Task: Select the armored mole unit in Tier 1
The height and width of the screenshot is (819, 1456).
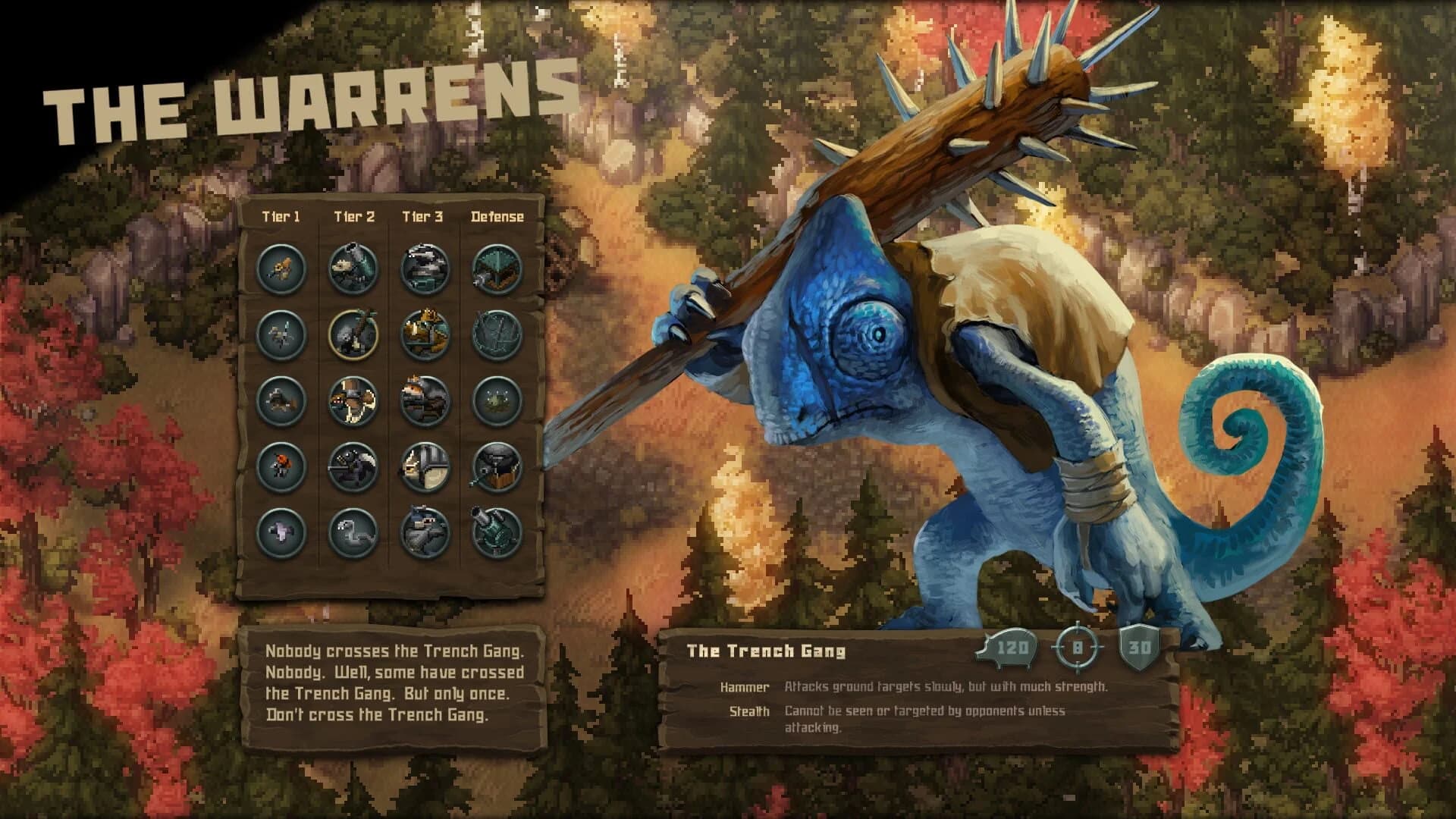Action: pos(281,399)
